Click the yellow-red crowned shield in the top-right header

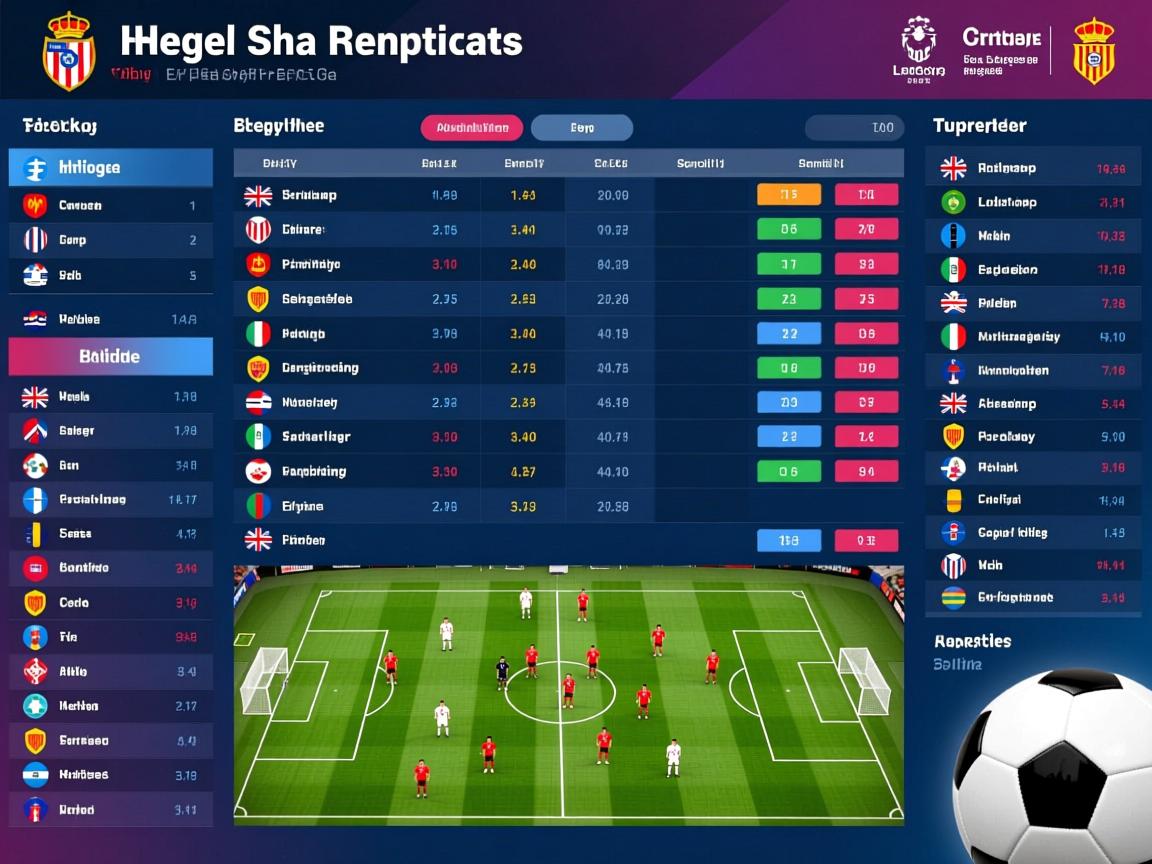[x=1093, y=50]
